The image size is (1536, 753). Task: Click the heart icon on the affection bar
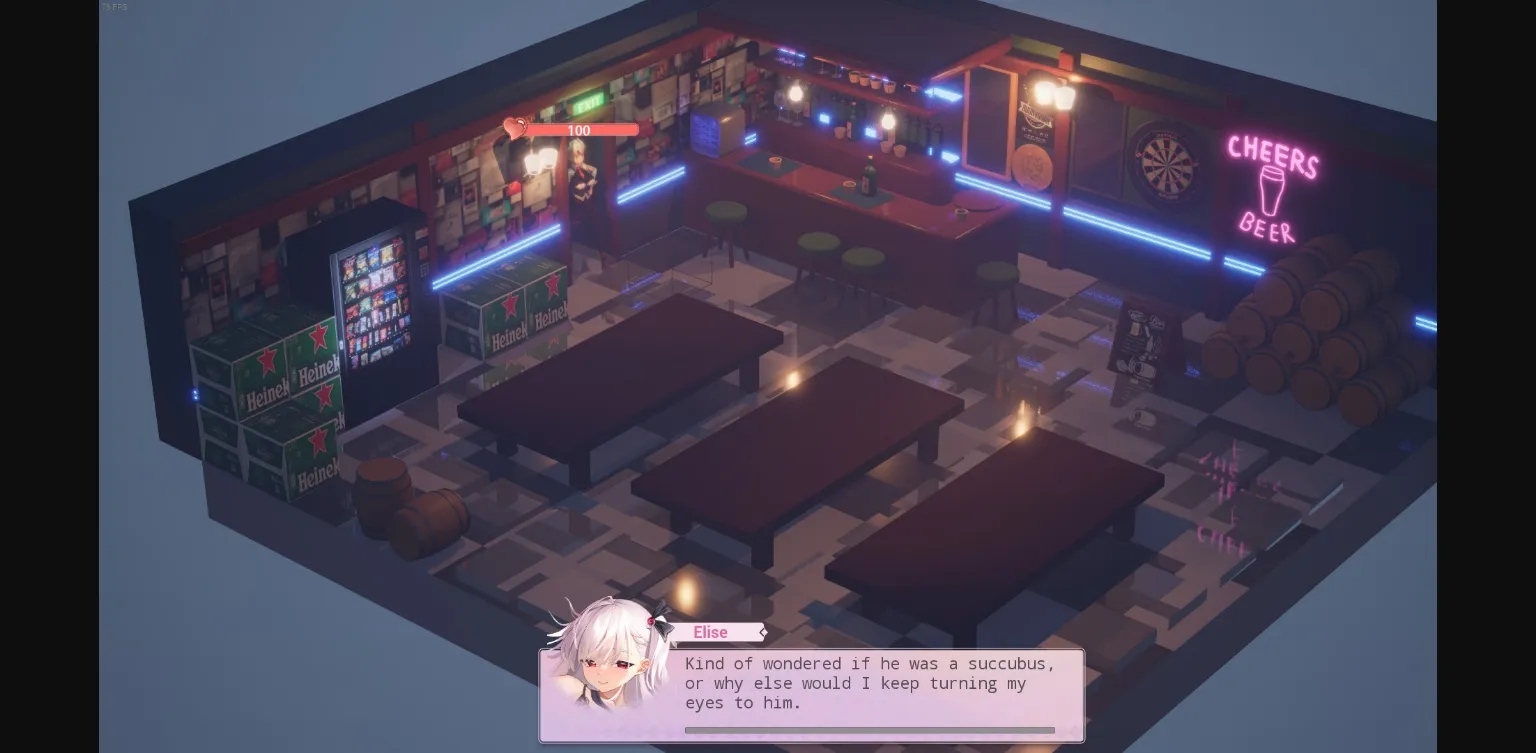pyautogui.click(x=513, y=127)
